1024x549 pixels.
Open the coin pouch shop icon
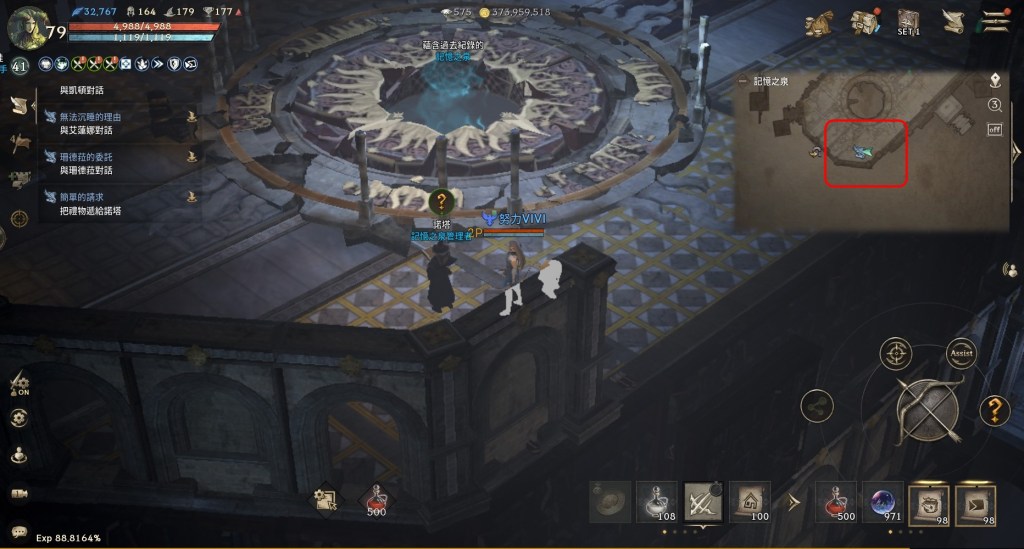coord(820,22)
